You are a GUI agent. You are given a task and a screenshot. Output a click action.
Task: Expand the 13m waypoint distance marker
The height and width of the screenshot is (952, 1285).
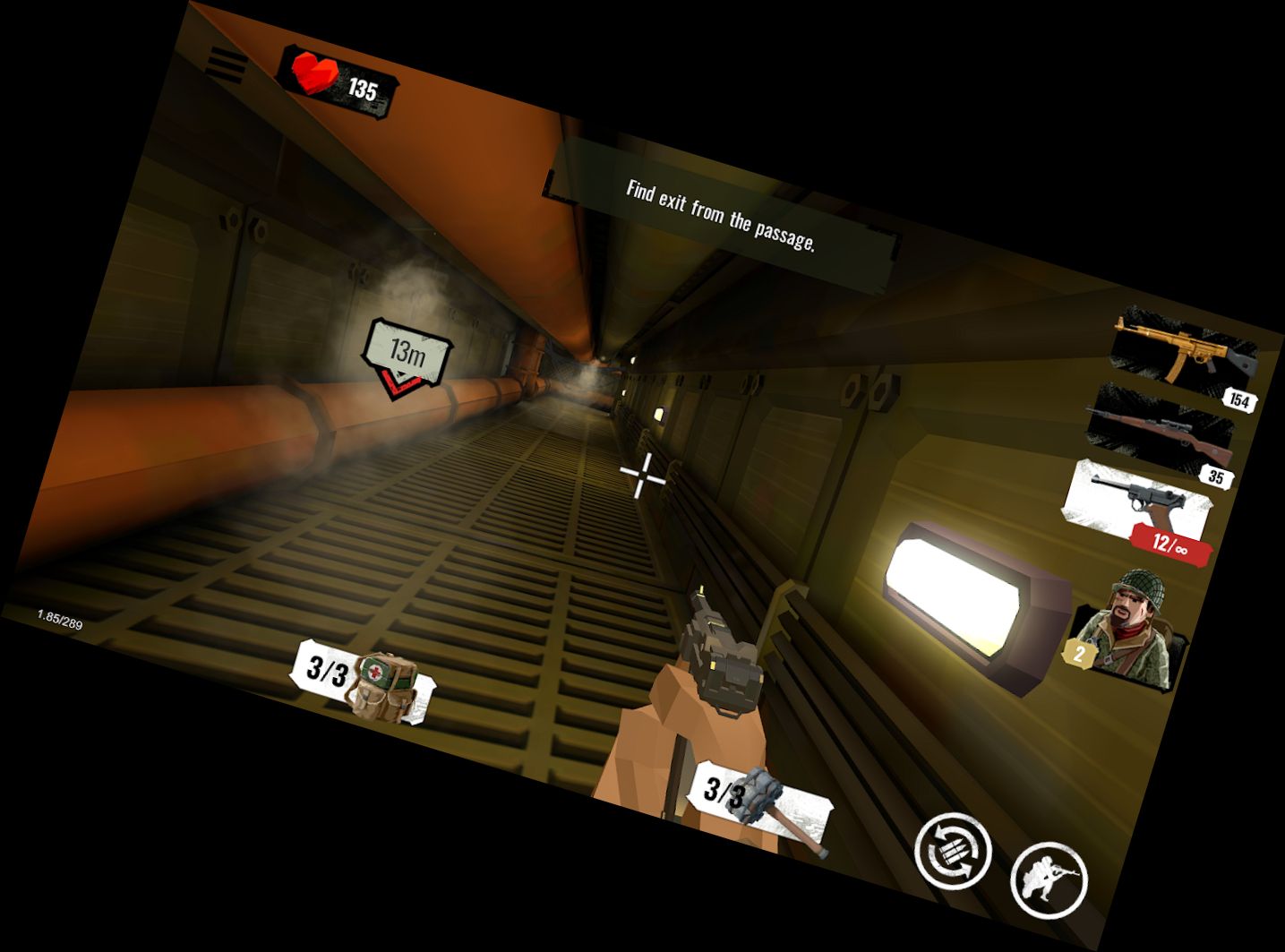410,351
